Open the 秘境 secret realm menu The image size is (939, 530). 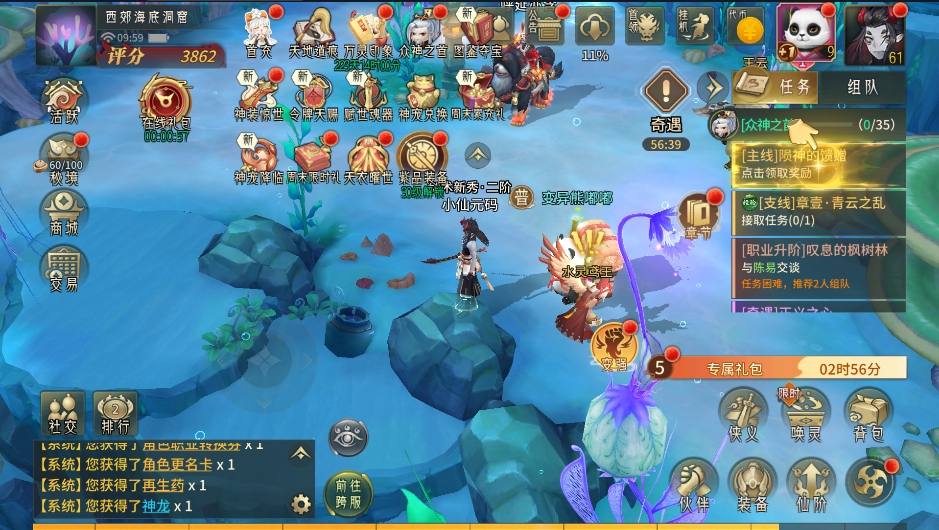coord(64,159)
